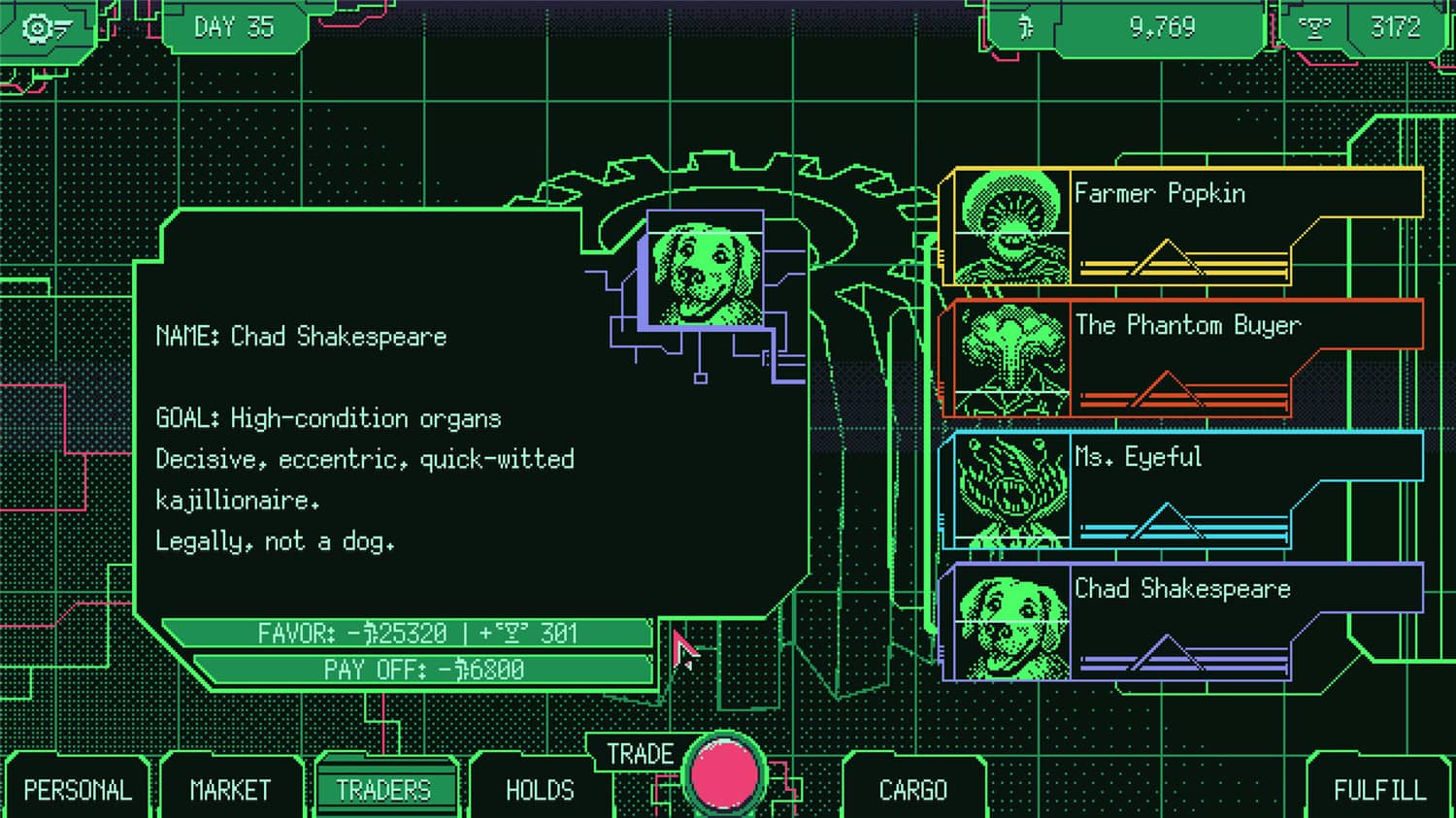This screenshot has width=1456, height=818.
Task: Click Chad Shakespeare's dog portrait in trader list
Action: click(1014, 621)
